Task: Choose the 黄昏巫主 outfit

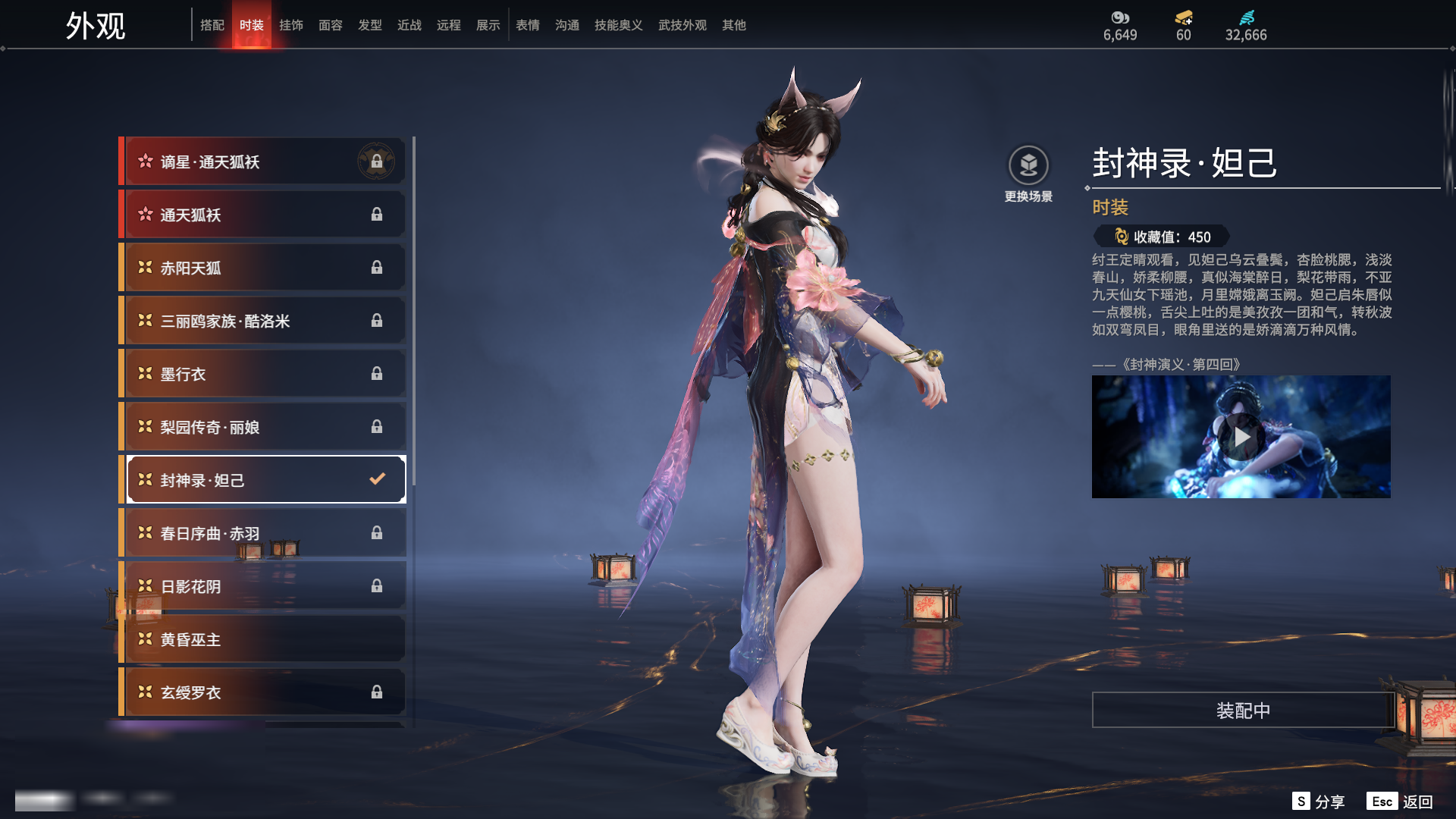Action: (x=262, y=639)
